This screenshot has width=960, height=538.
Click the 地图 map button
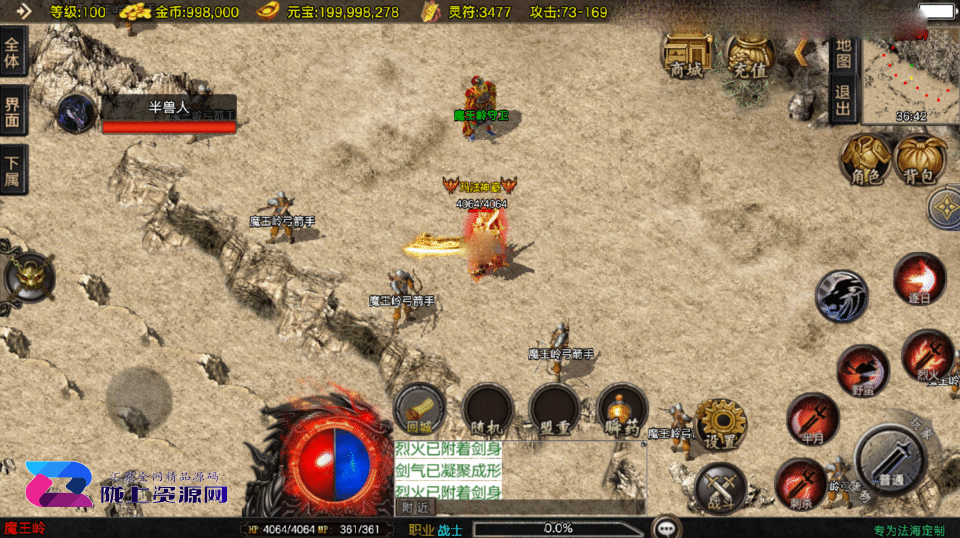coord(842,54)
